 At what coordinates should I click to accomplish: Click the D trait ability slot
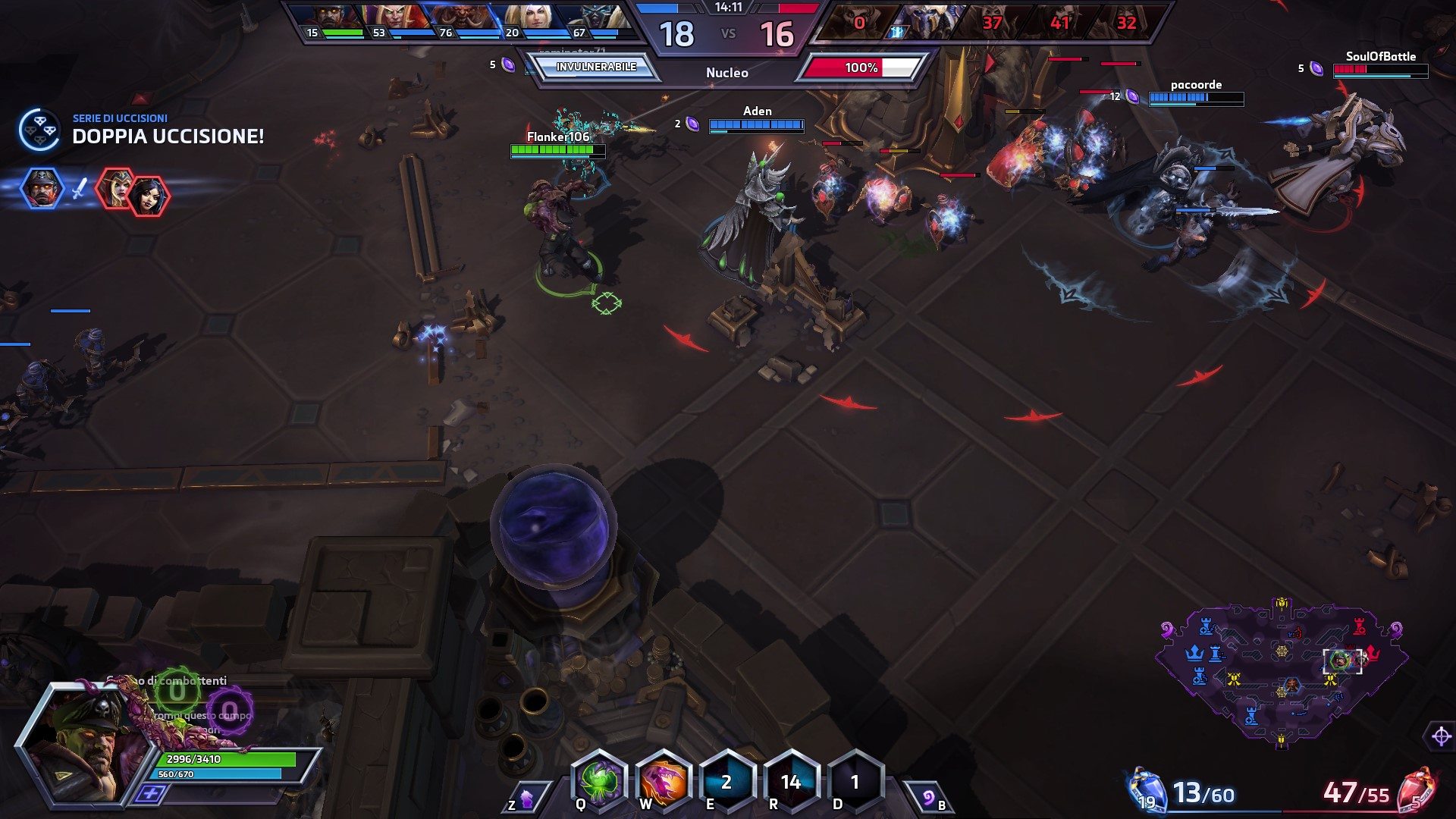(x=855, y=781)
